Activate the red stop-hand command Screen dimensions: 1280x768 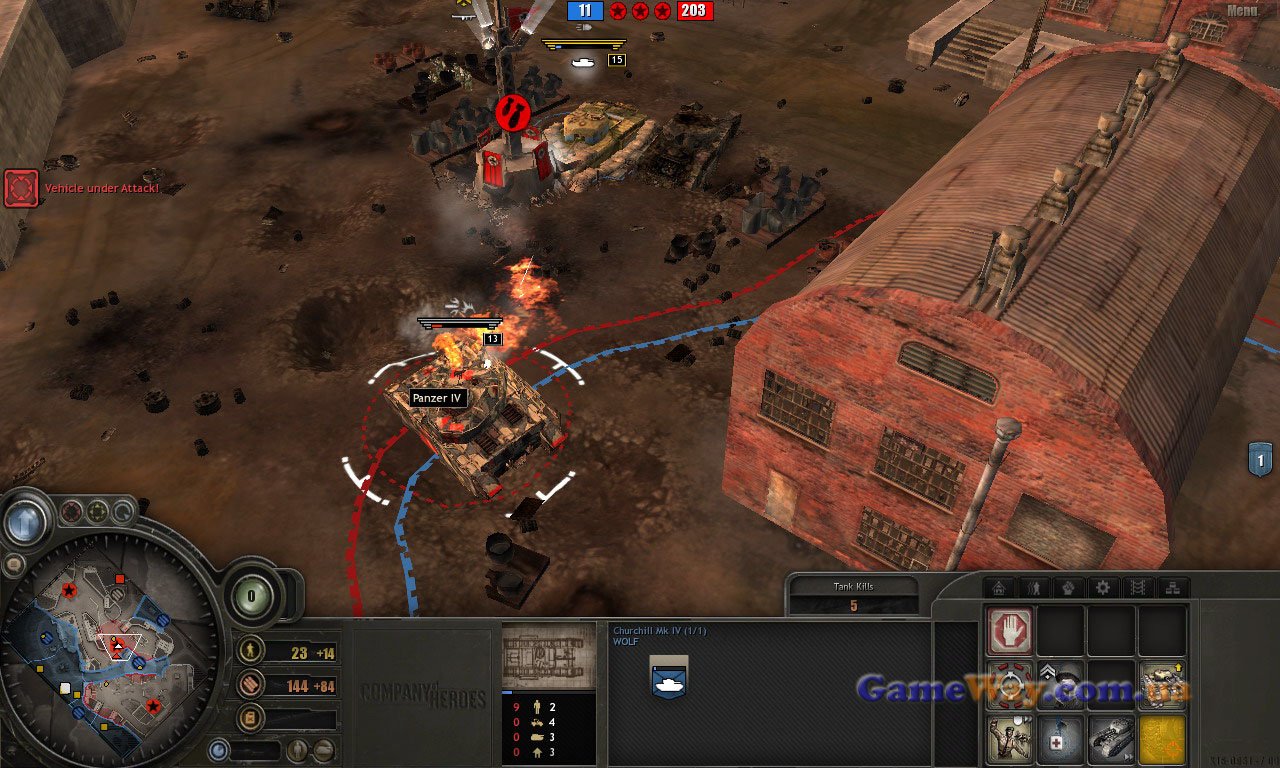pos(1010,631)
